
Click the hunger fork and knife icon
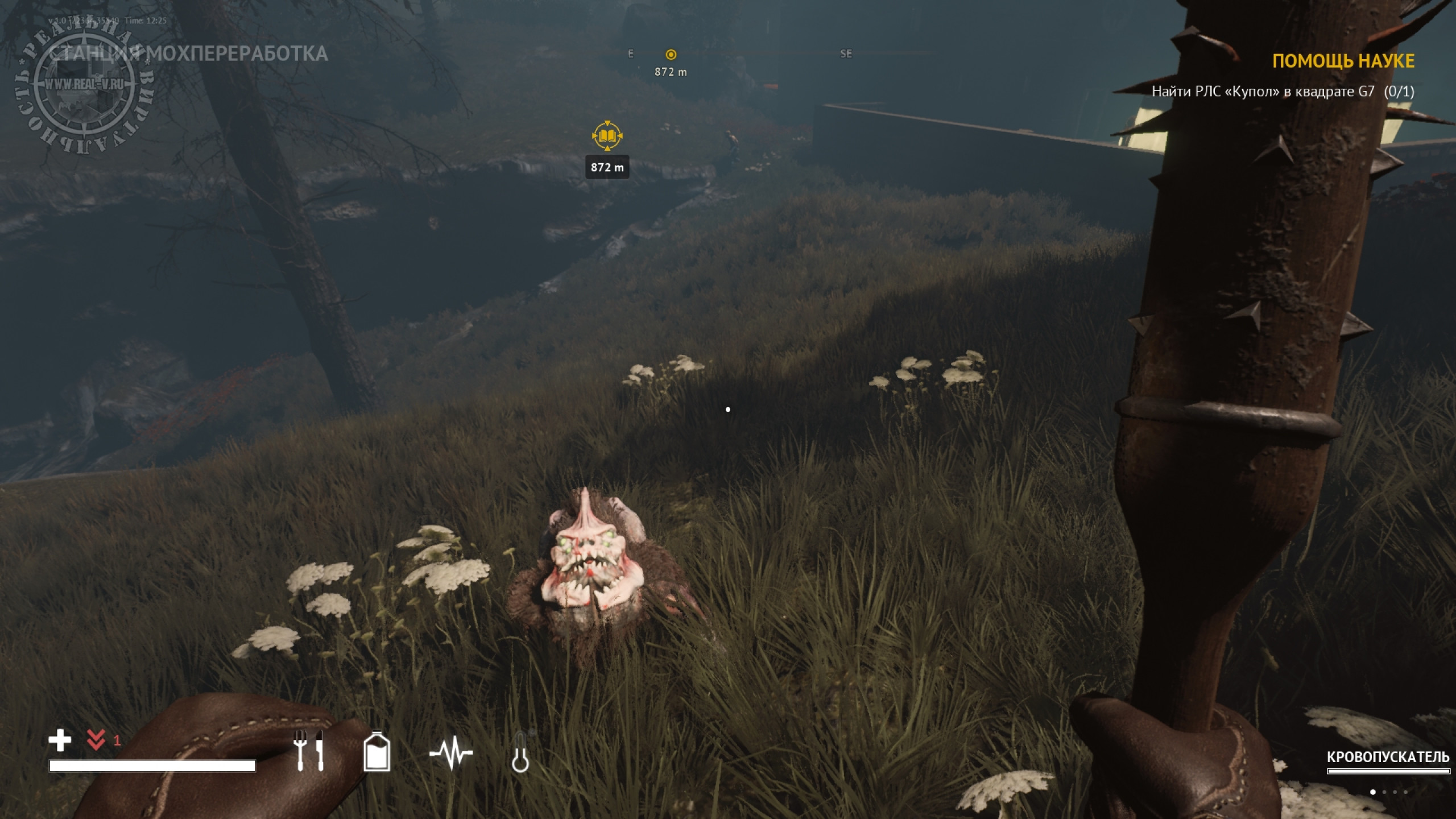pyautogui.click(x=309, y=751)
